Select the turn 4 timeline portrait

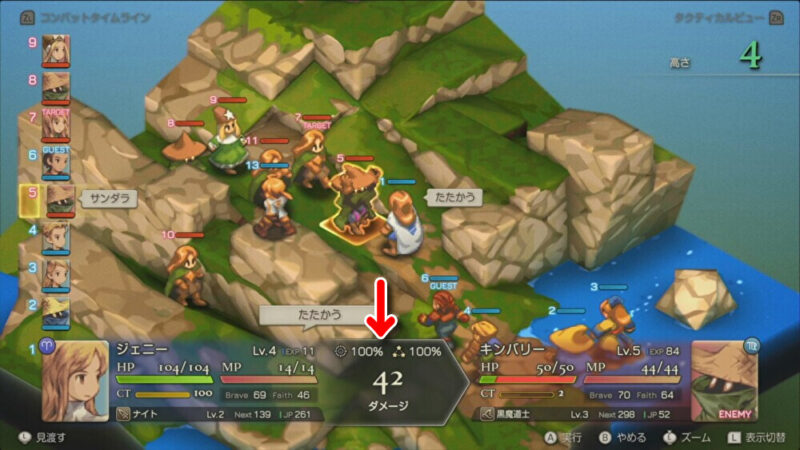55,236
